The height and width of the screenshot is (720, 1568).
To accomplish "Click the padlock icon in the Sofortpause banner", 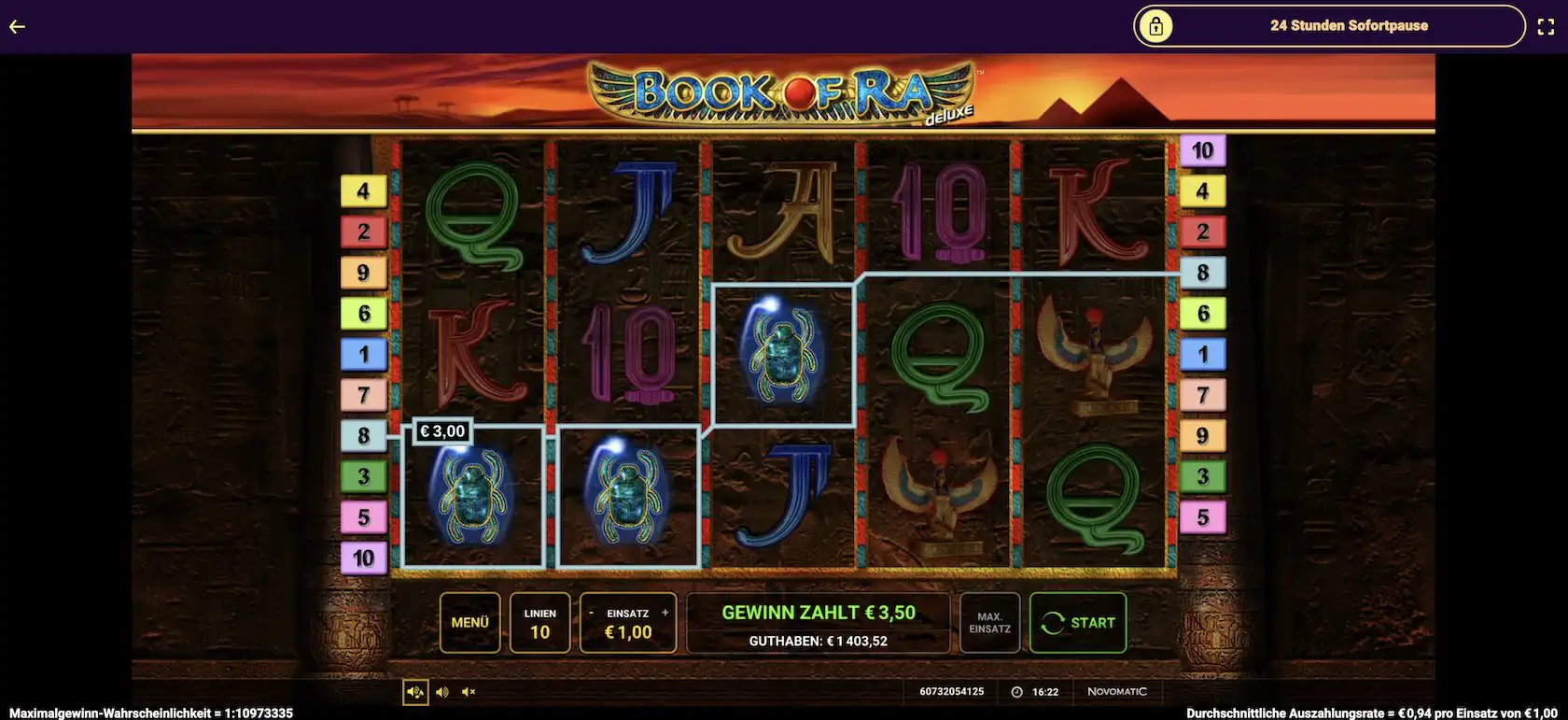I will tap(1157, 26).
